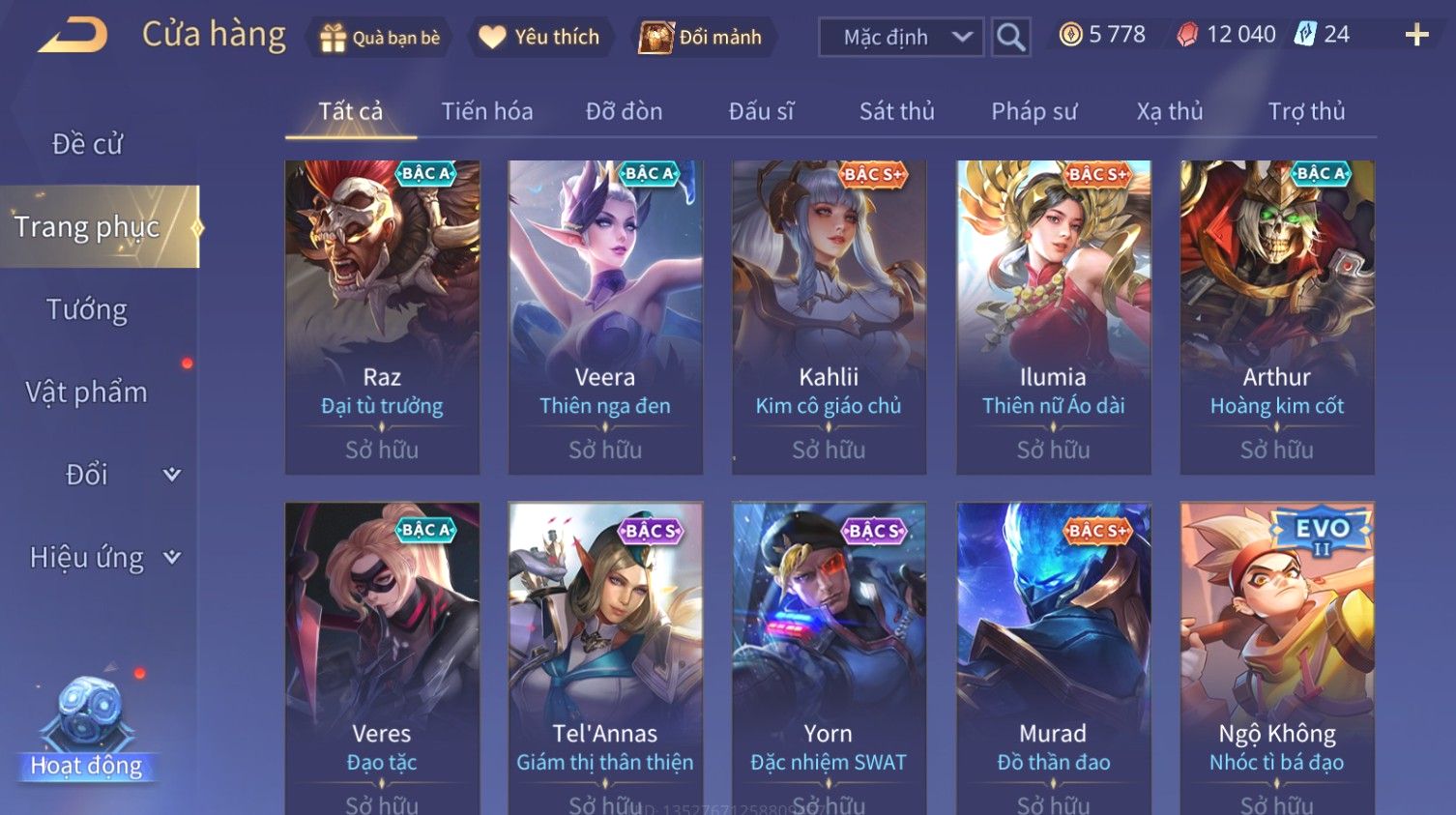Show the Pháp sư skins tab

pos(1034,111)
